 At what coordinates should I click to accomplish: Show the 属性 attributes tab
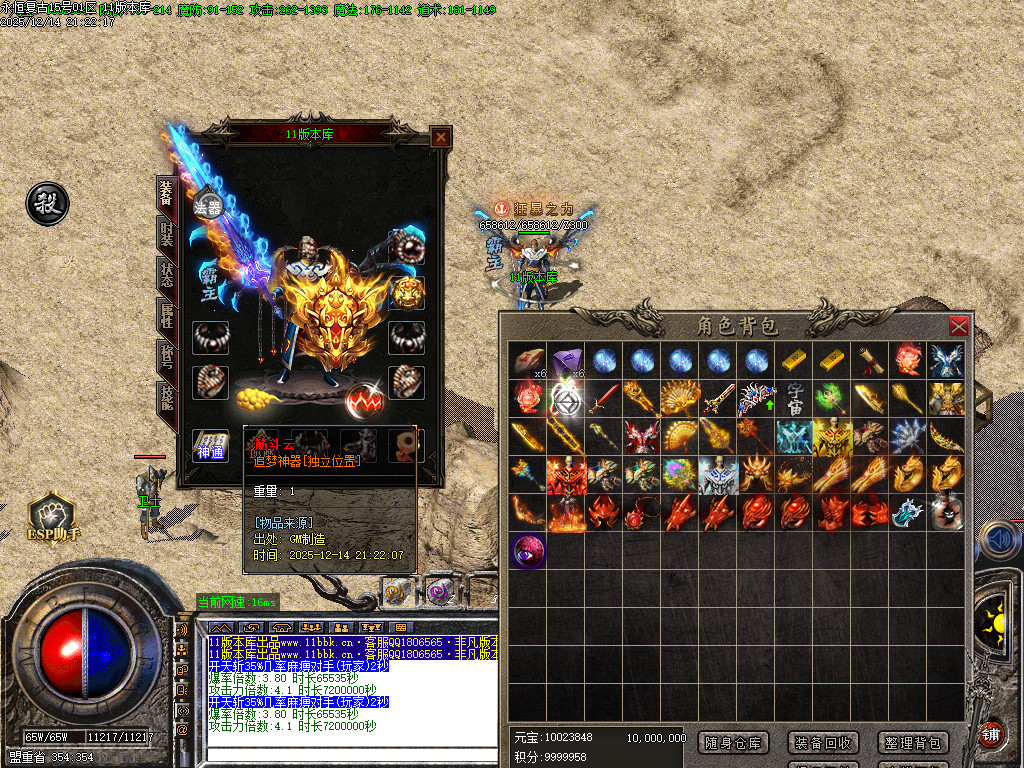tap(166, 318)
